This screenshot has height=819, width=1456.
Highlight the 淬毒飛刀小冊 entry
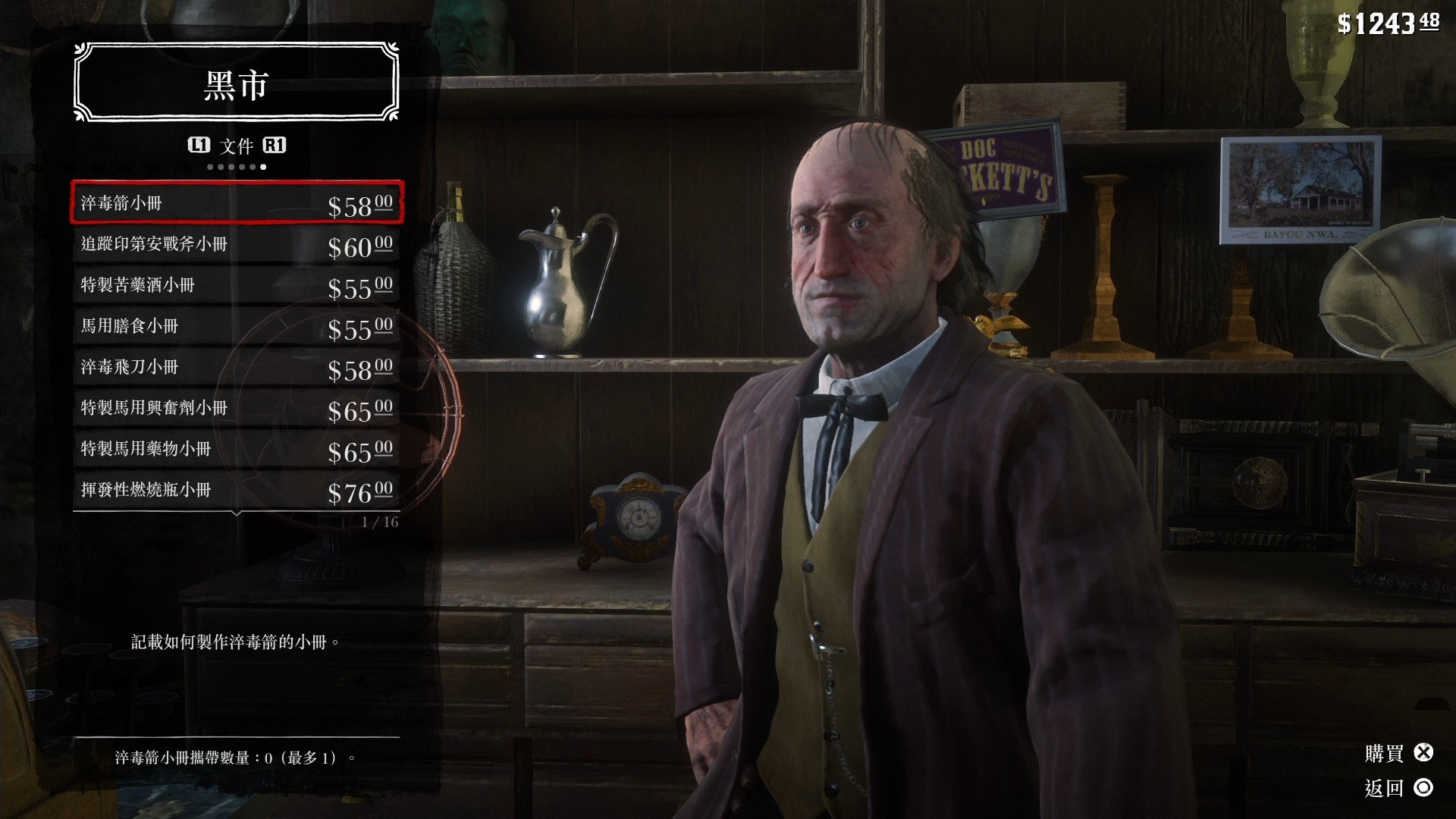pos(237,367)
